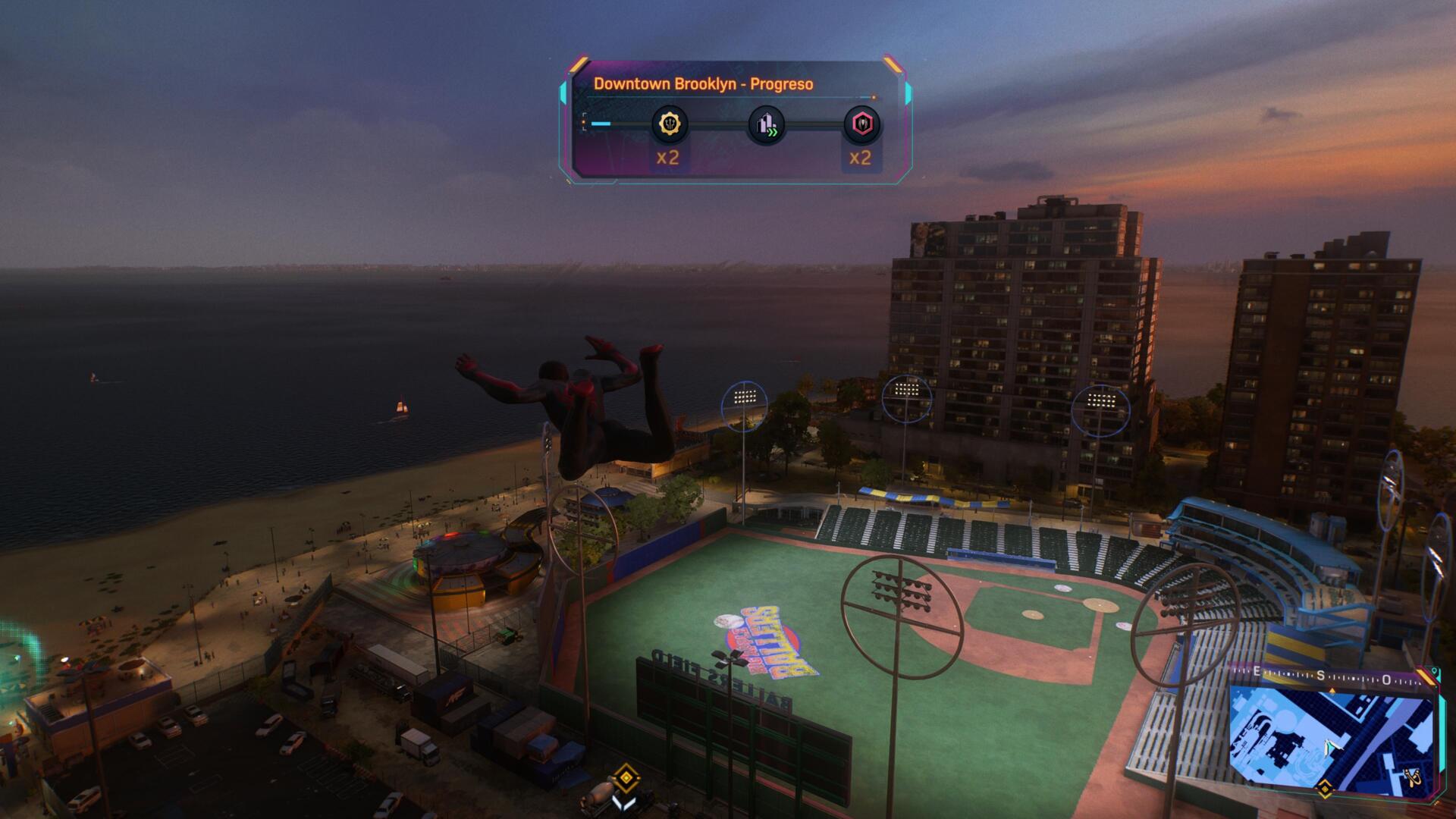Click the city buildings fast-travel reward icon
This screenshot has height=819, width=1456.
click(766, 124)
